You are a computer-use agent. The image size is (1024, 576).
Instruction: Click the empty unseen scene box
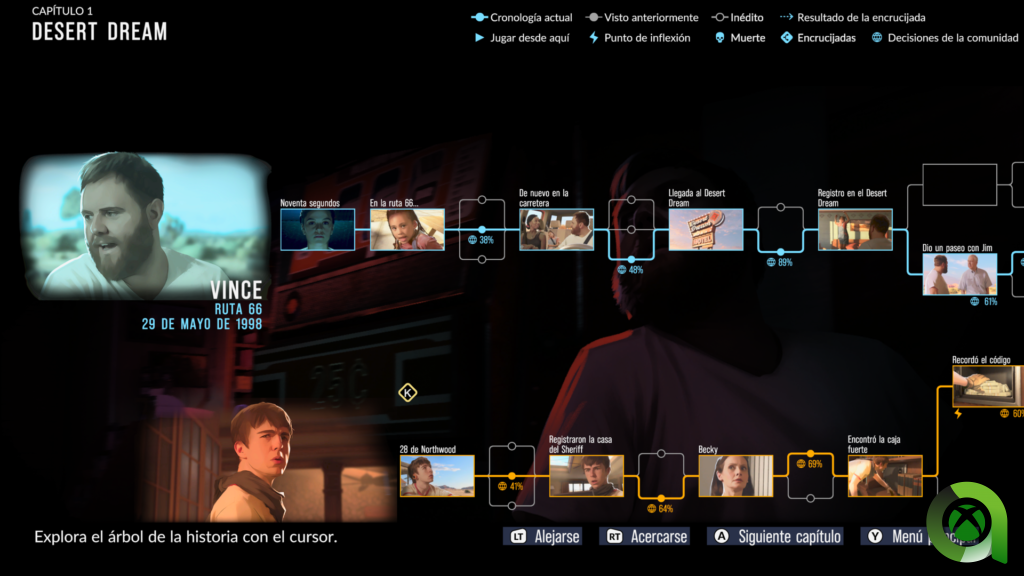point(959,185)
